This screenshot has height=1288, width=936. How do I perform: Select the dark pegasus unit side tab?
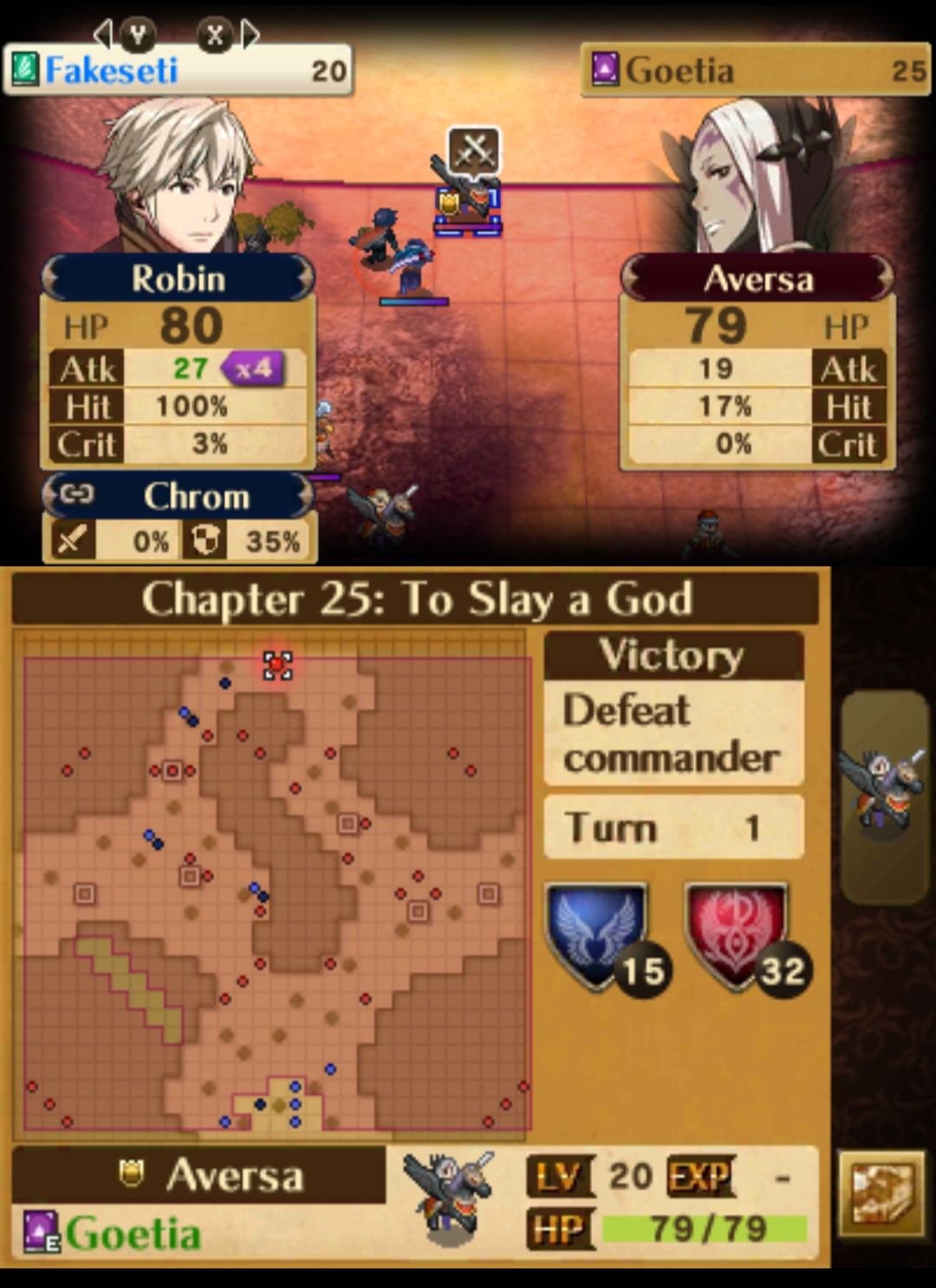884,796
